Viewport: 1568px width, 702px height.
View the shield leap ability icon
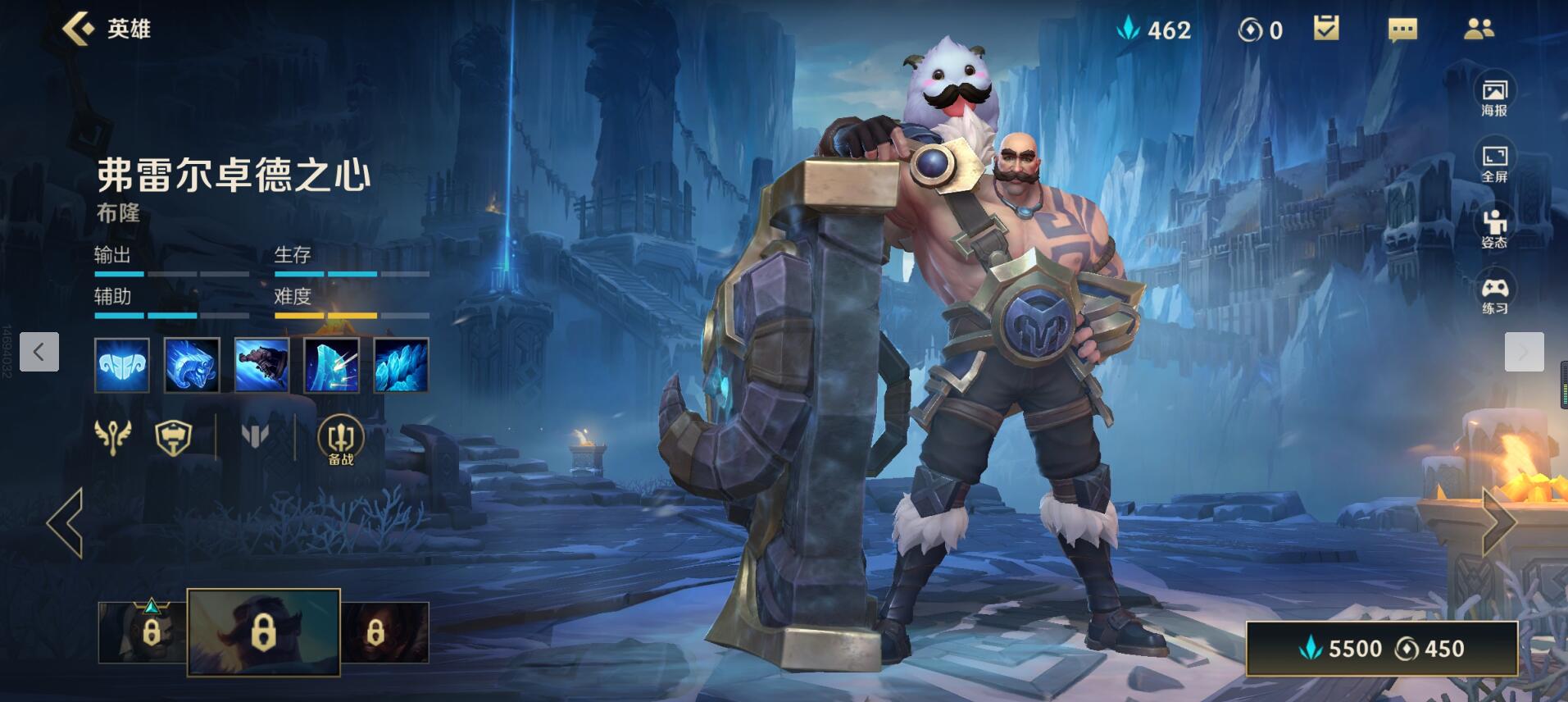coord(261,365)
